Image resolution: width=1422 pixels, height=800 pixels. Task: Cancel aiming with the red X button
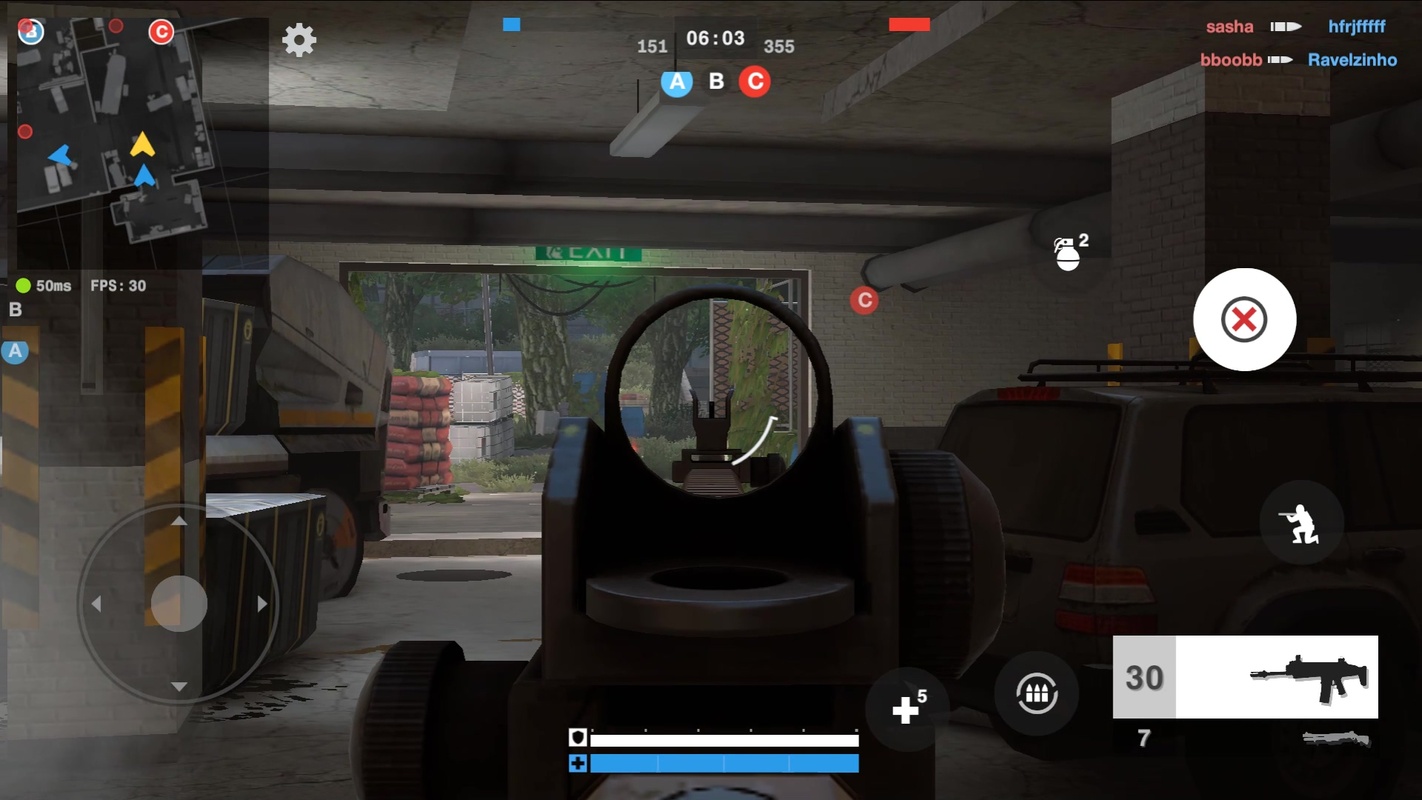[1244, 320]
